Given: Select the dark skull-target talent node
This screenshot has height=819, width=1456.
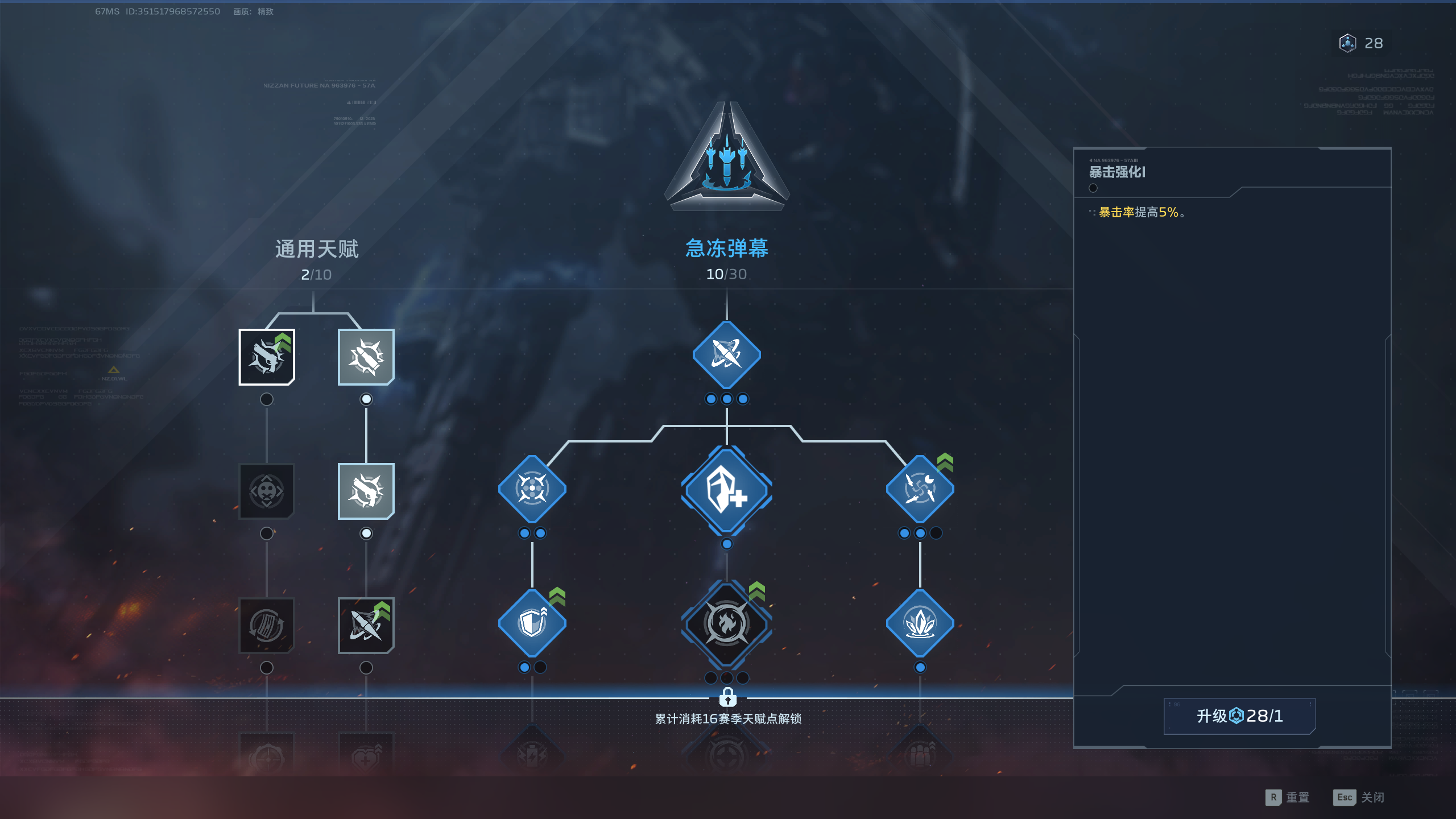Looking at the screenshot, I should click(x=267, y=491).
